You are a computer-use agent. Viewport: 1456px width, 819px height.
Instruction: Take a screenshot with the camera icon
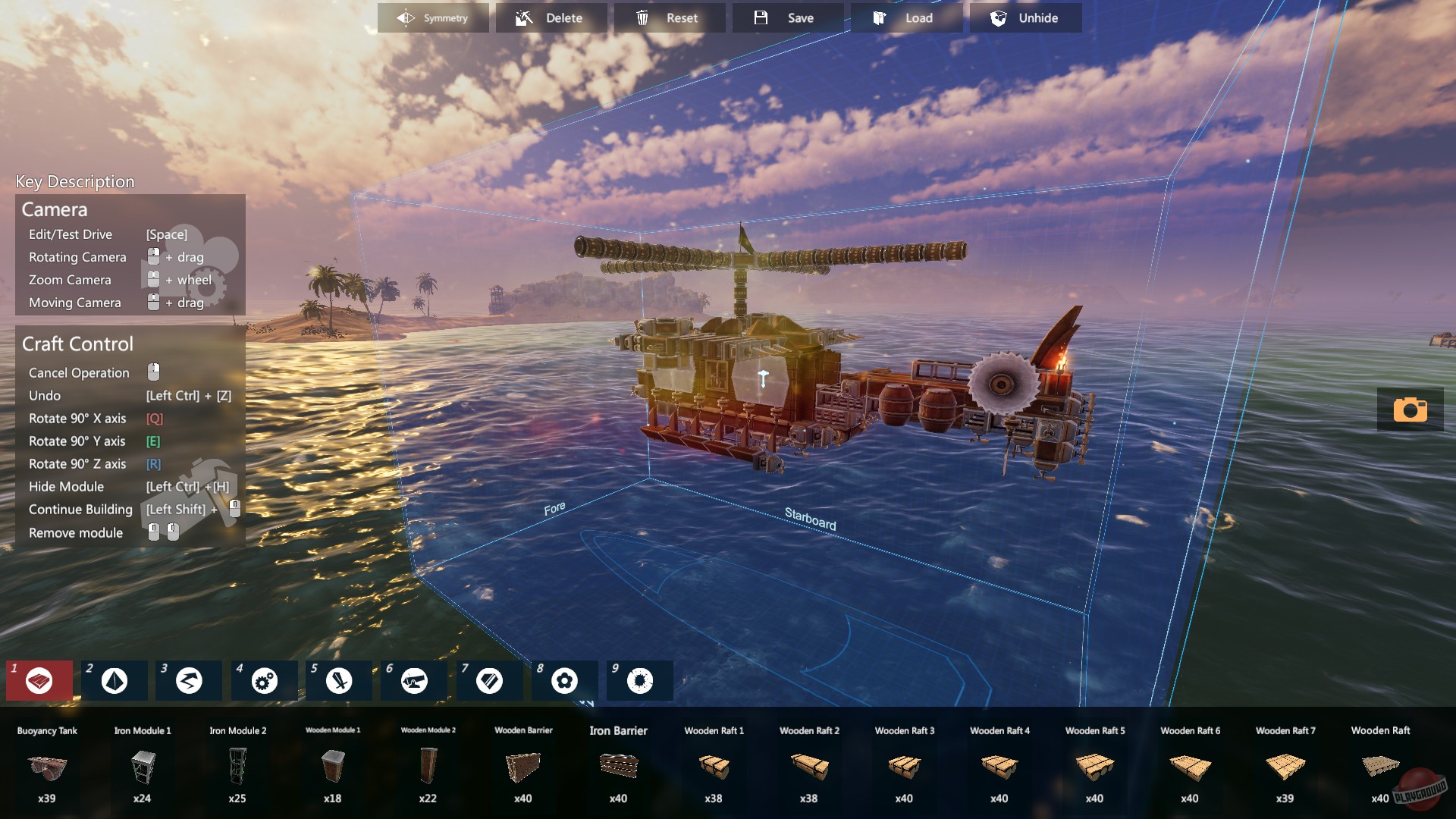(x=1410, y=409)
